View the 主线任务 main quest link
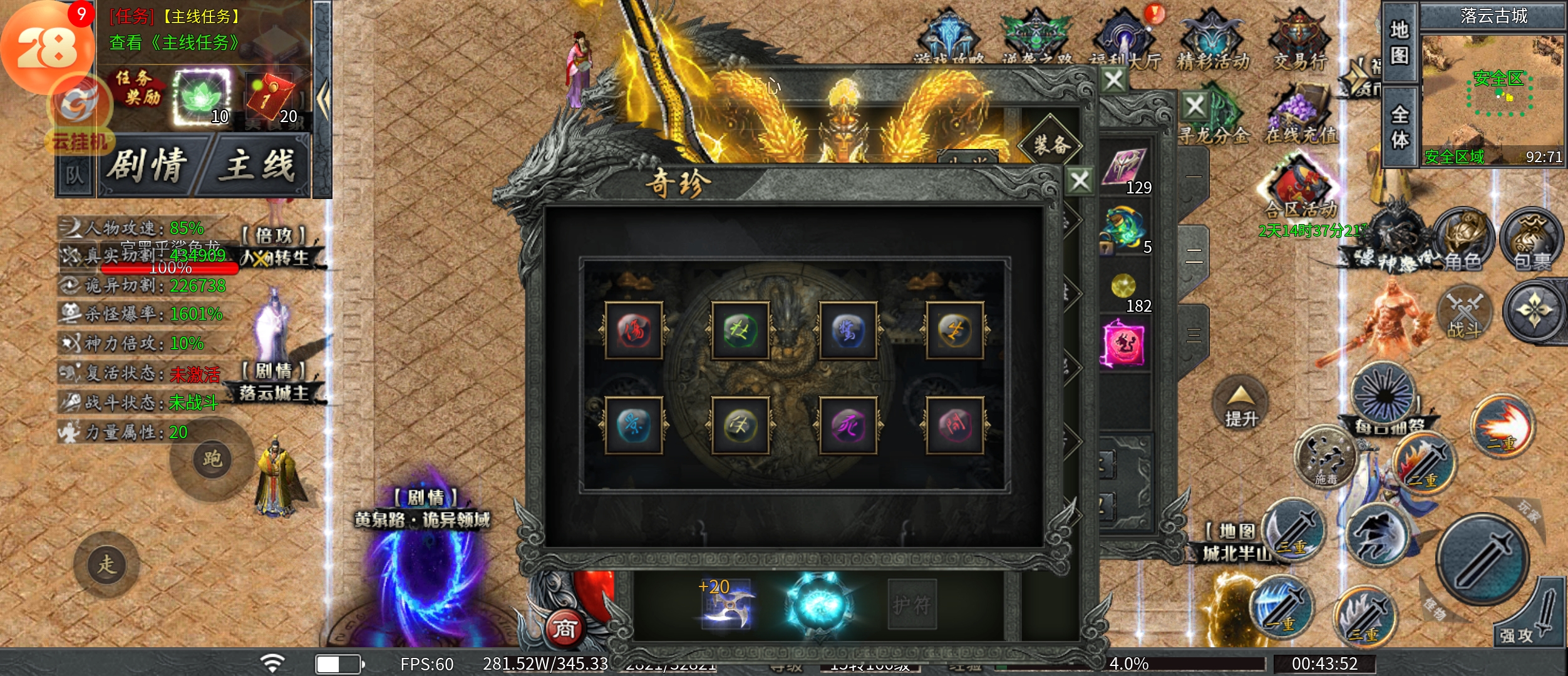Image resolution: width=1568 pixels, height=676 pixels. pyautogui.click(x=175, y=43)
